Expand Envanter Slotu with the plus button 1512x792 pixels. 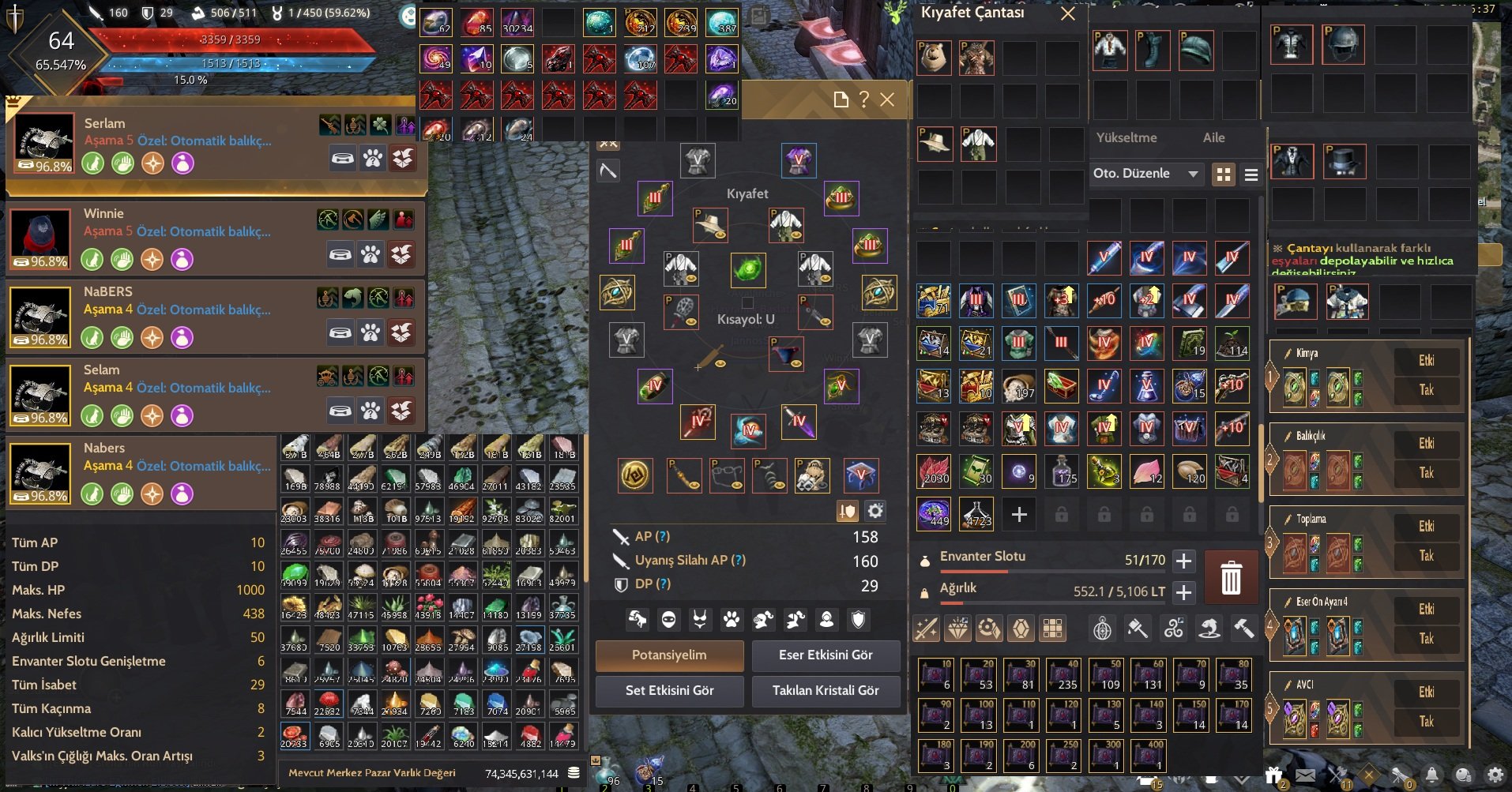click(1183, 561)
